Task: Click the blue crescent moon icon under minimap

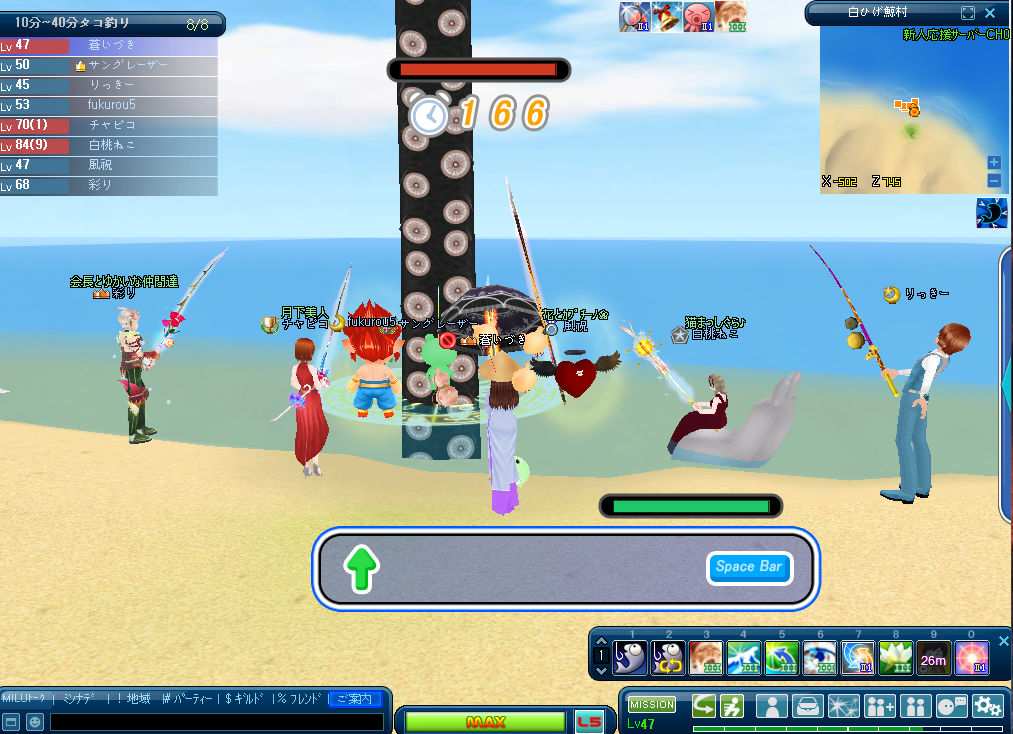Action: 991,213
